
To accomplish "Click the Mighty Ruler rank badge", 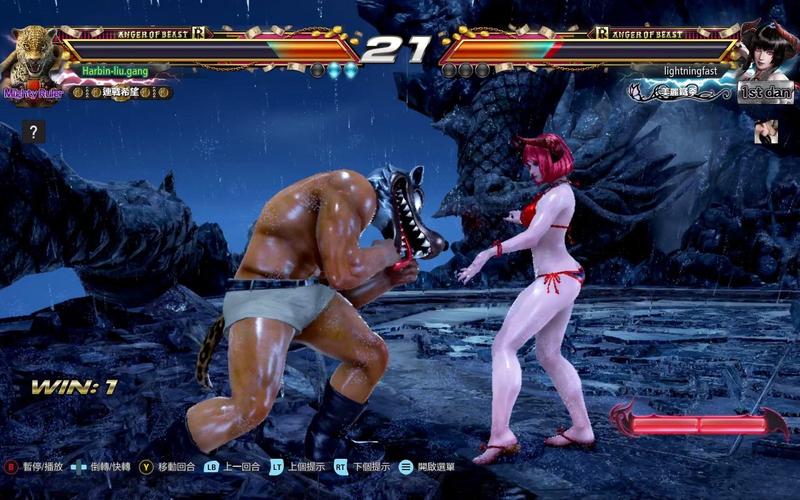I will pos(33,93).
